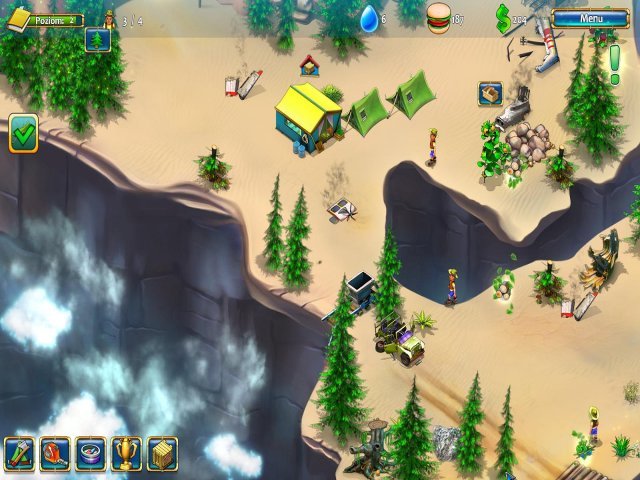Click the green checkmark goals button
Image resolution: width=640 pixels, height=480 pixels.
click(x=23, y=134)
